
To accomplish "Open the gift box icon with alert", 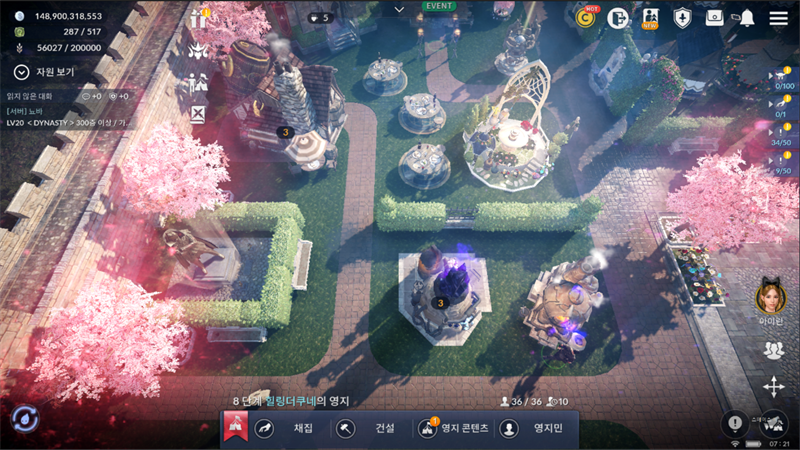I will (198, 19).
